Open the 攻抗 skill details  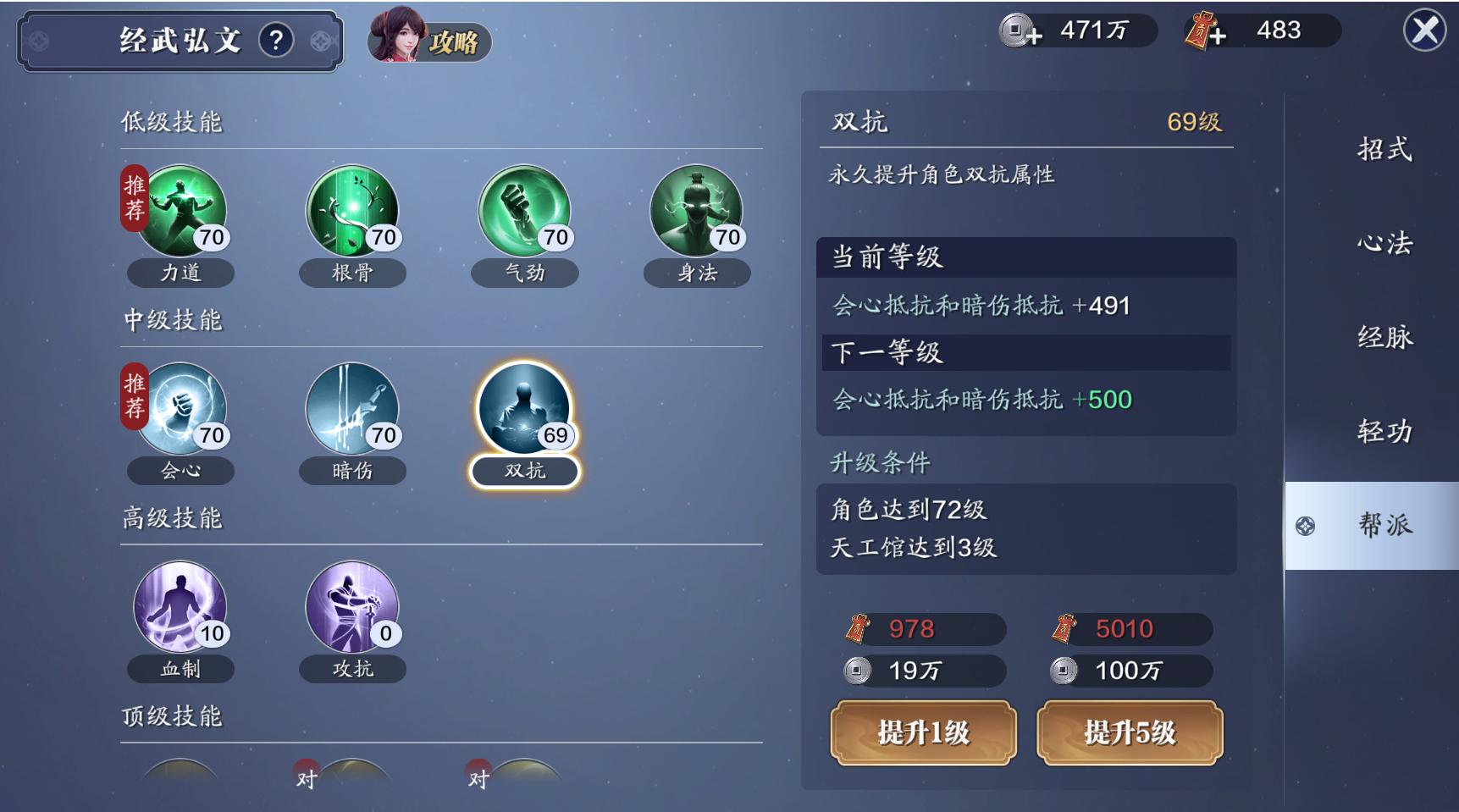pos(352,610)
